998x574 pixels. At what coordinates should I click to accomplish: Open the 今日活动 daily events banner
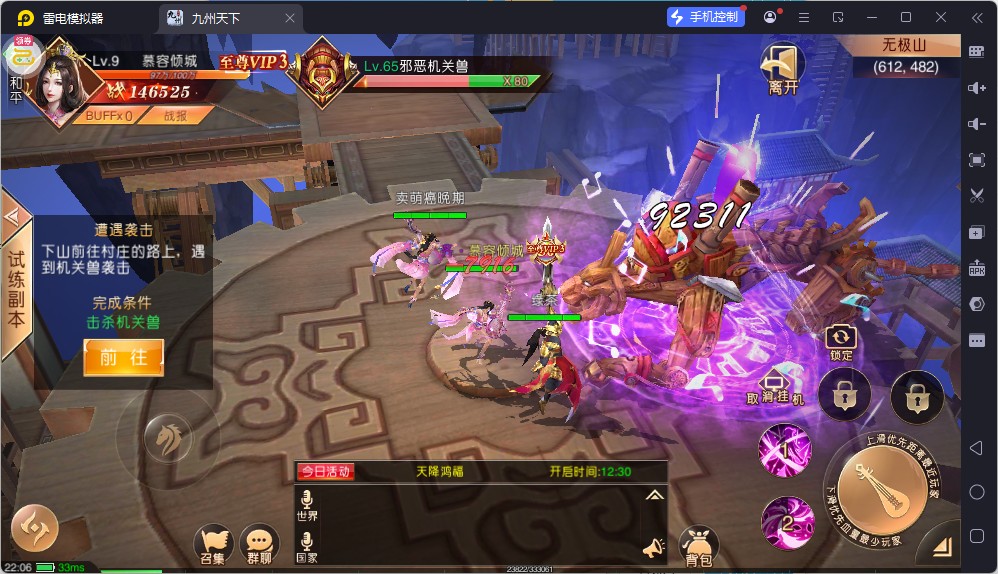tap(325, 471)
